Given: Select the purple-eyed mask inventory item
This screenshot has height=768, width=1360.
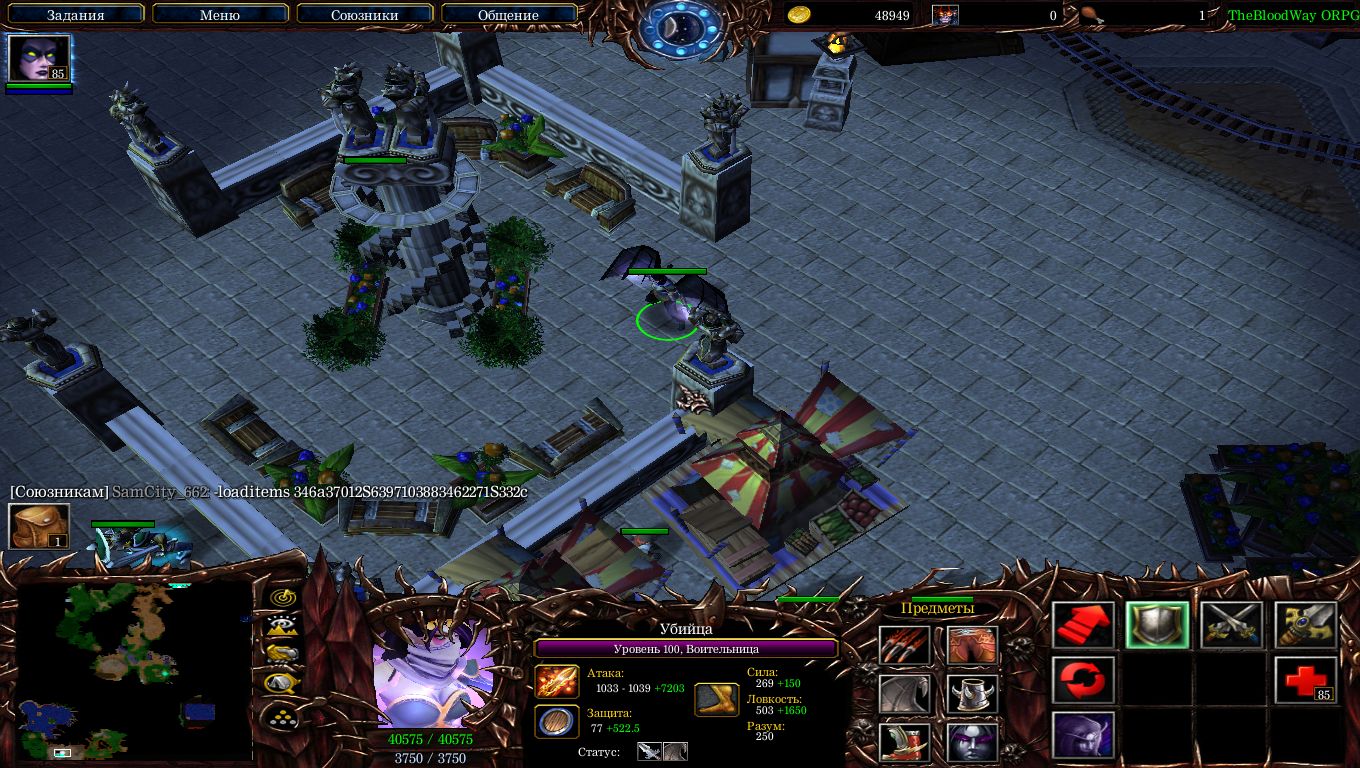Looking at the screenshot, I should (972, 741).
